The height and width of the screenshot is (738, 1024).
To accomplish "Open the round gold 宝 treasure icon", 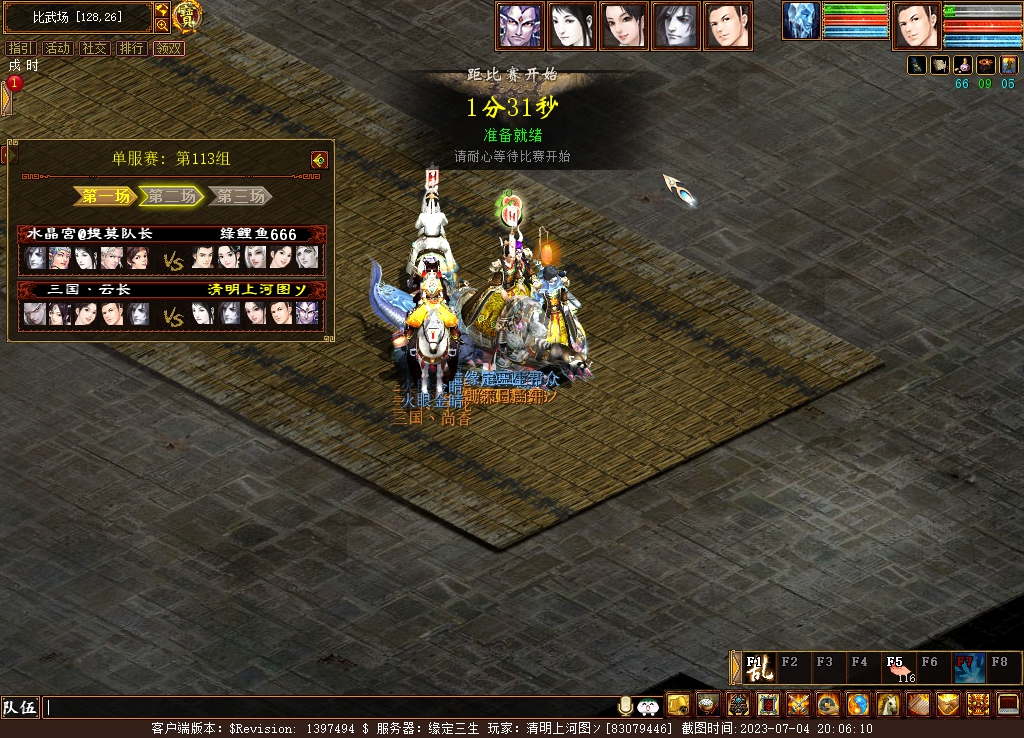I will [x=187, y=16].
